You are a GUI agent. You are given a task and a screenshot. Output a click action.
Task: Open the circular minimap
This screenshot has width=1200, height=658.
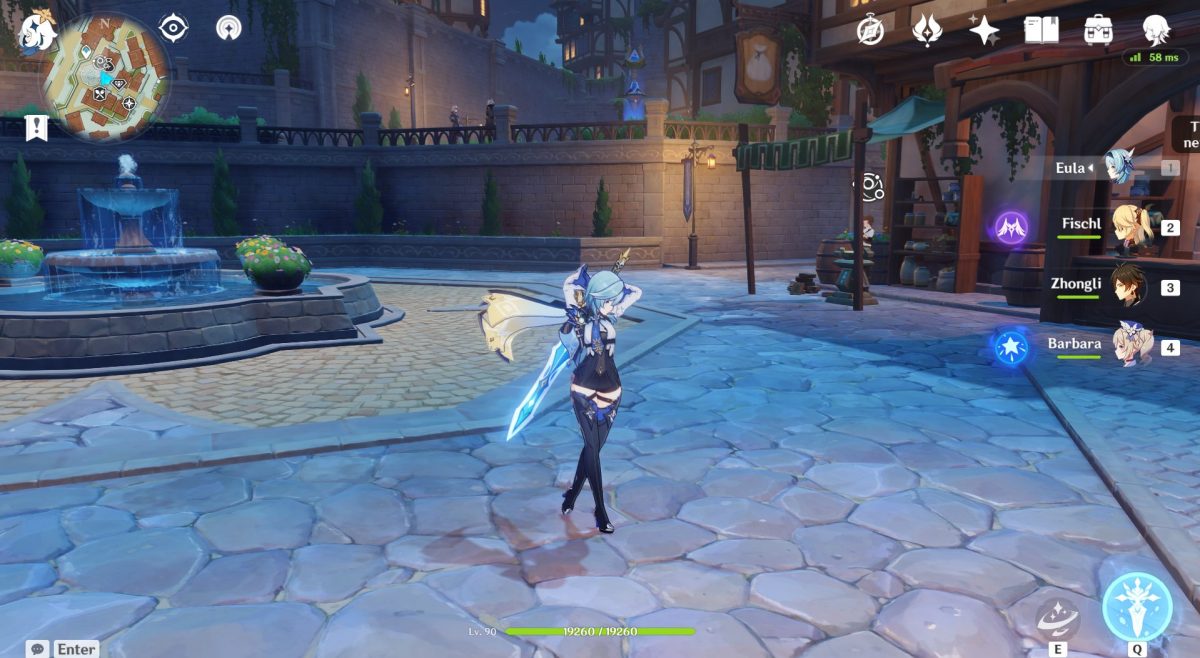coord(104,77)
